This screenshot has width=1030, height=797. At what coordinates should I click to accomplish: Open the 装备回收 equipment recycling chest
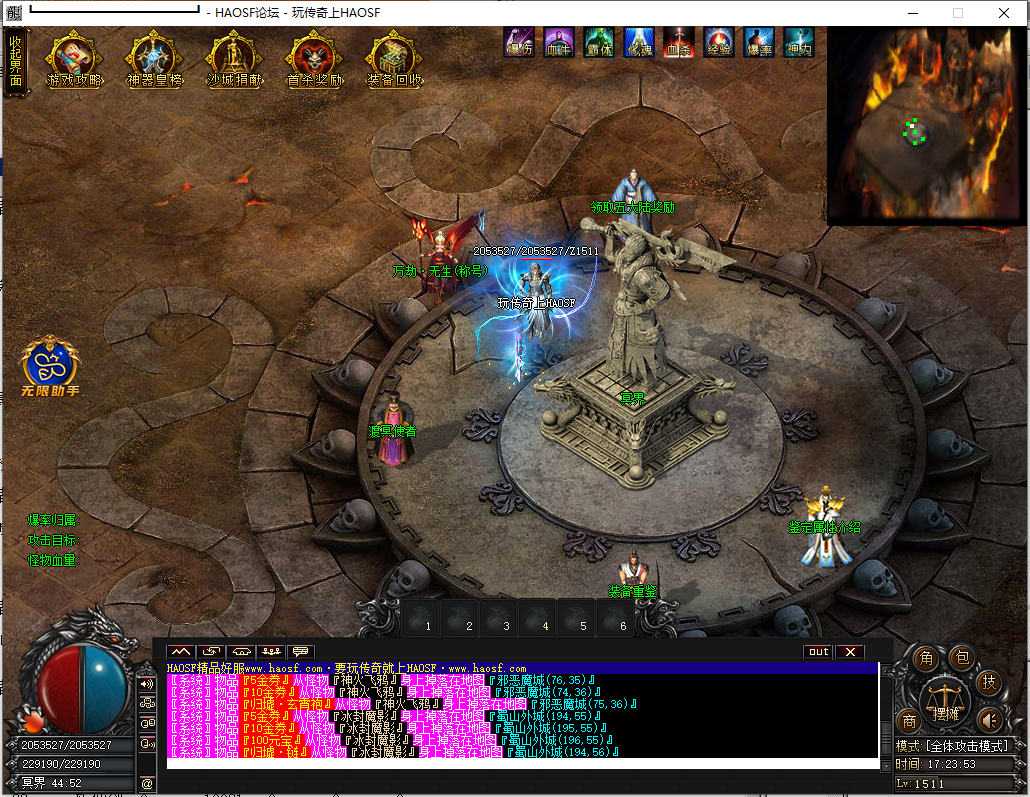pos(394,61)
